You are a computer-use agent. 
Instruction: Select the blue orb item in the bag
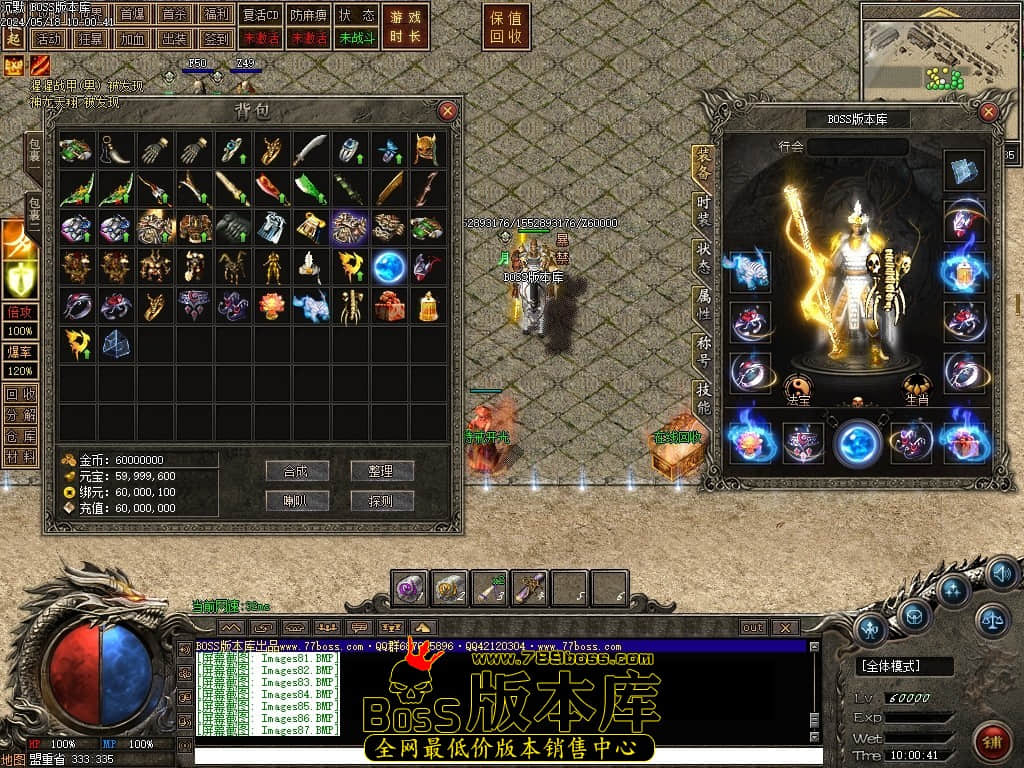click(388, 266)
